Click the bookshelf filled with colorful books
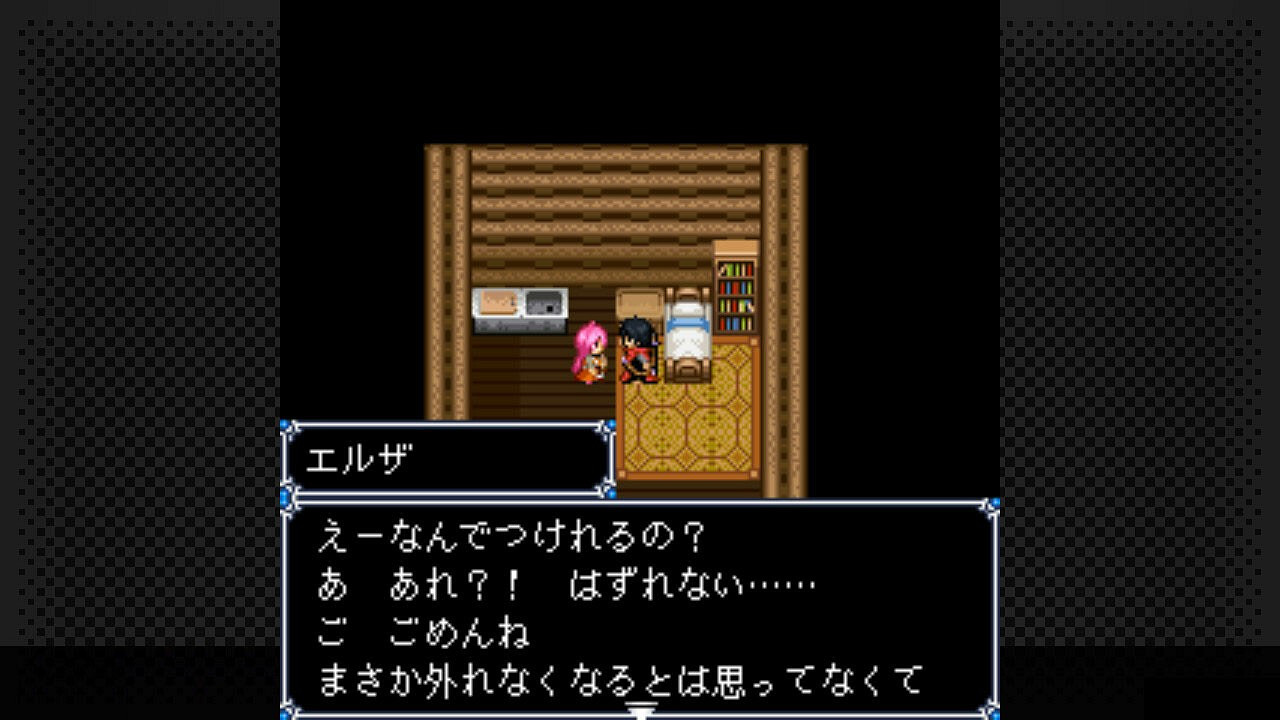This screenshot has height=720, width=1280. tap(735, 298)
